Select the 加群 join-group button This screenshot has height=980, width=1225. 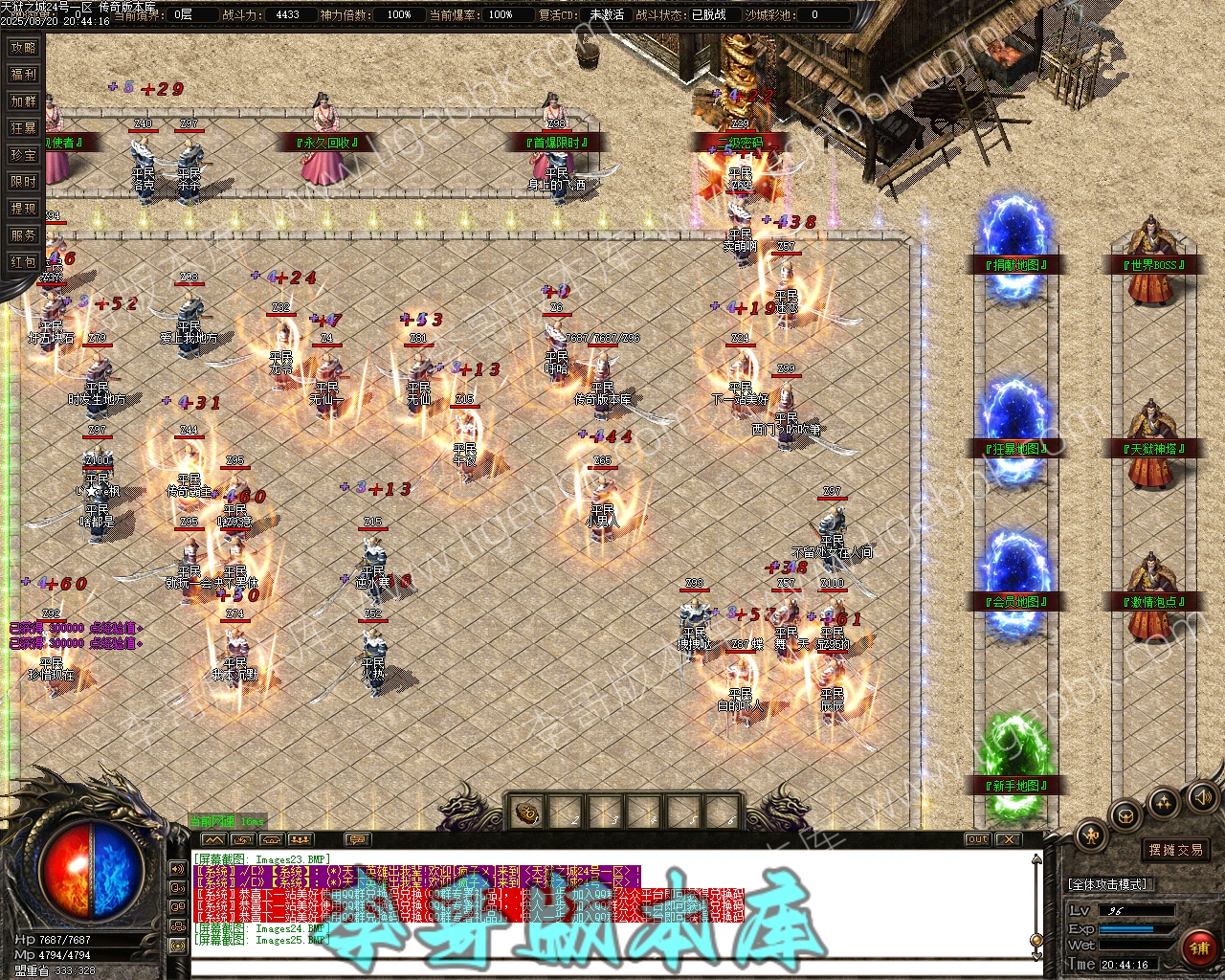click(23, 101)
